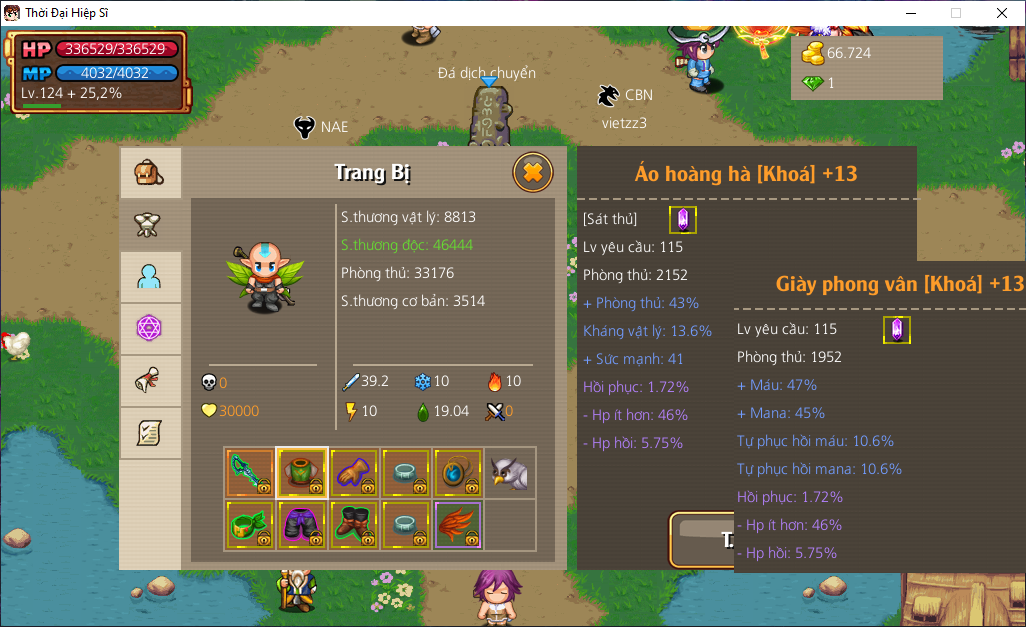Viewport: 1026px width, 627px height.
Task: Click the Giày phong vân boots slot
Action: click(354, 525)
